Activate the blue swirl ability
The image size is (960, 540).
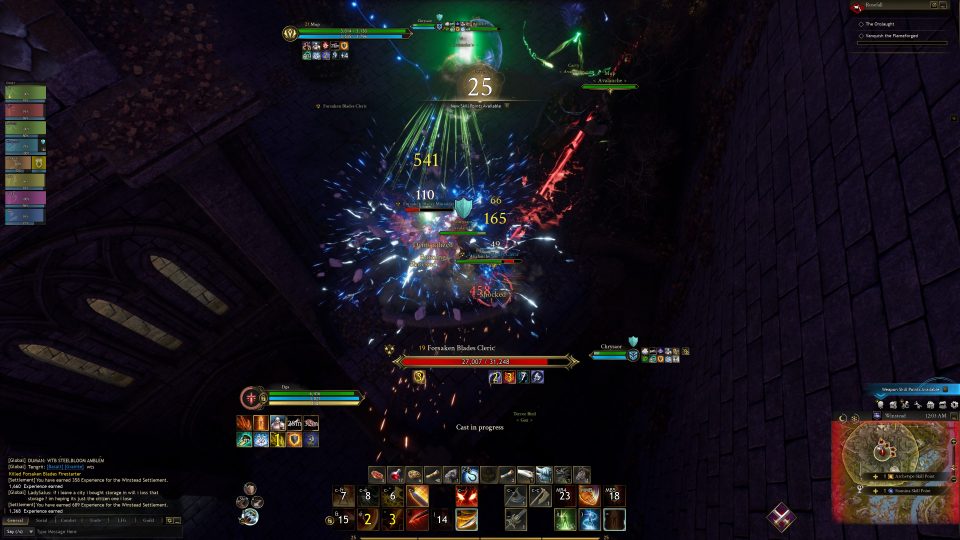point(589,520)
